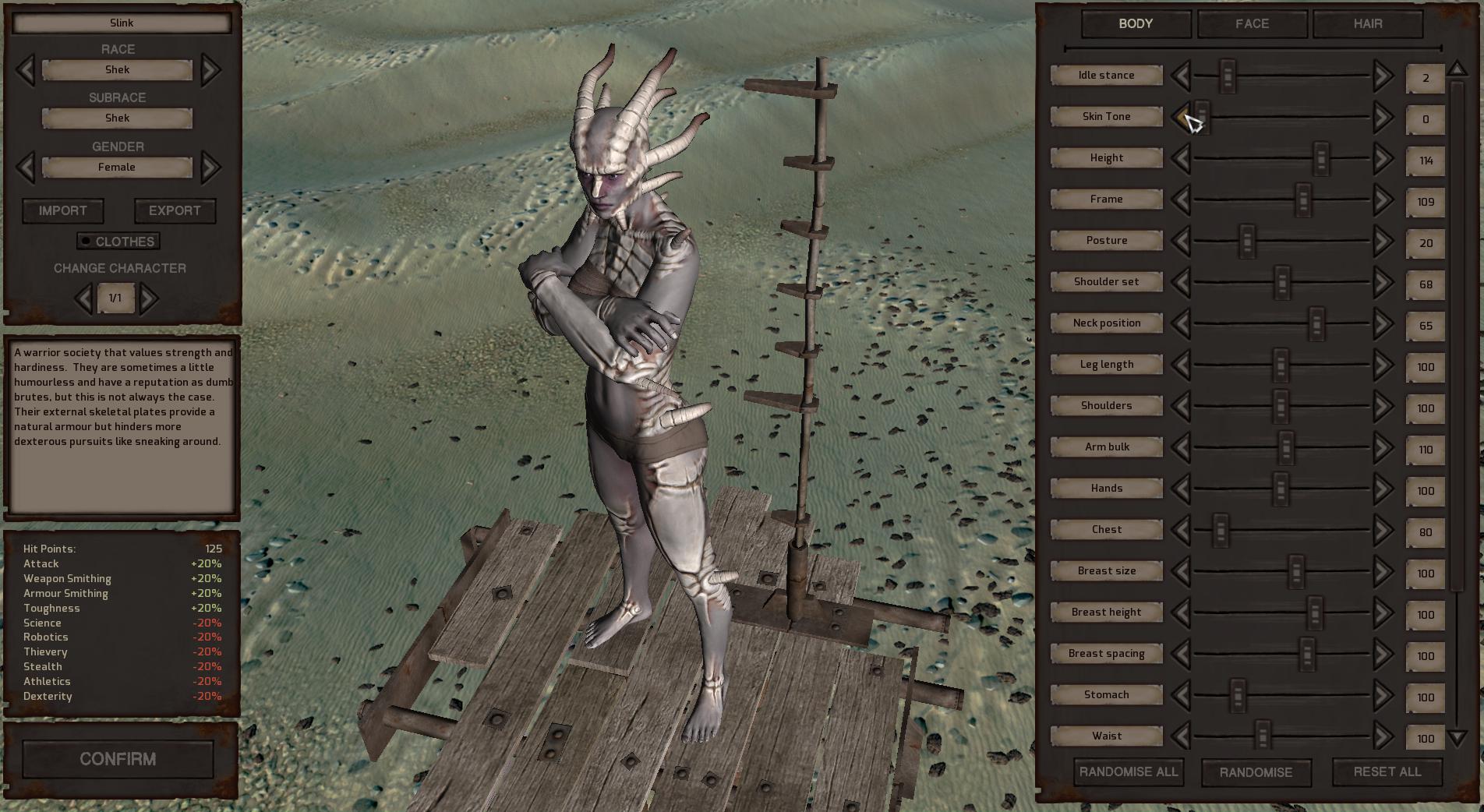This screenshot has width=1484, height=812.
Task: Click the next Race arrow beside Shek
Action: 209,69
